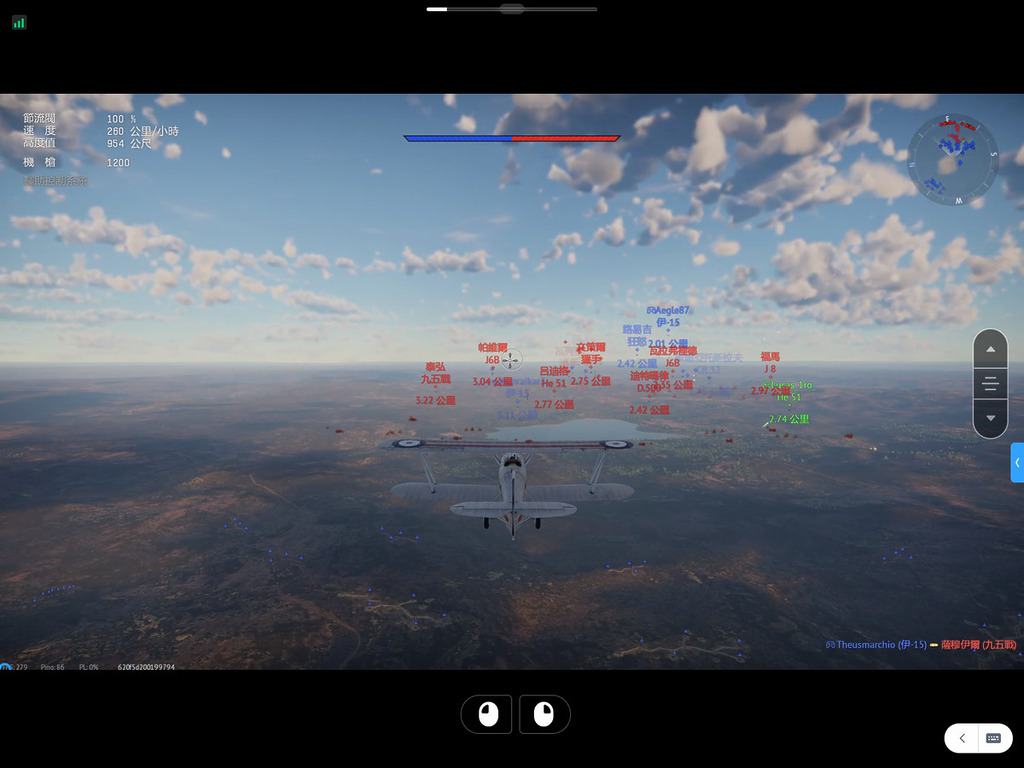This screenshot has width=1024, height=768.
Task: Click the back arrow beside the keyboard icon
Action: click(962, 738)
